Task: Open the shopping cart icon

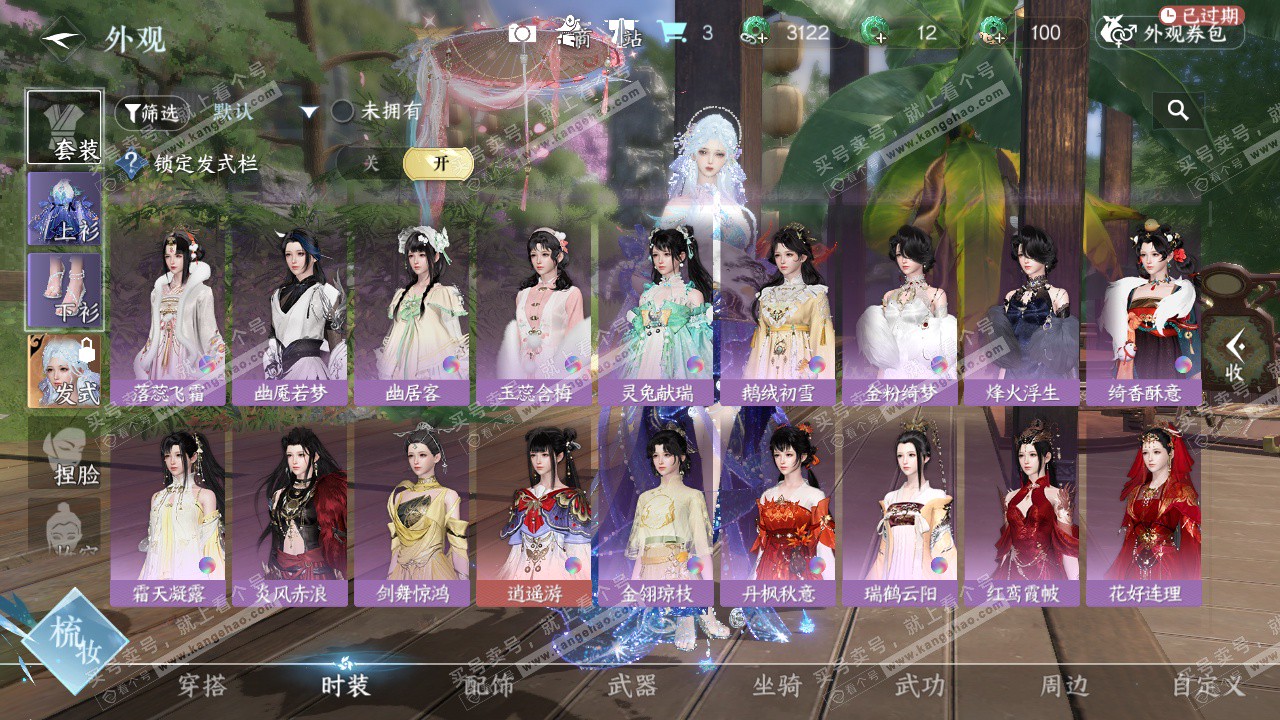Action: click(x=671, y=33)
